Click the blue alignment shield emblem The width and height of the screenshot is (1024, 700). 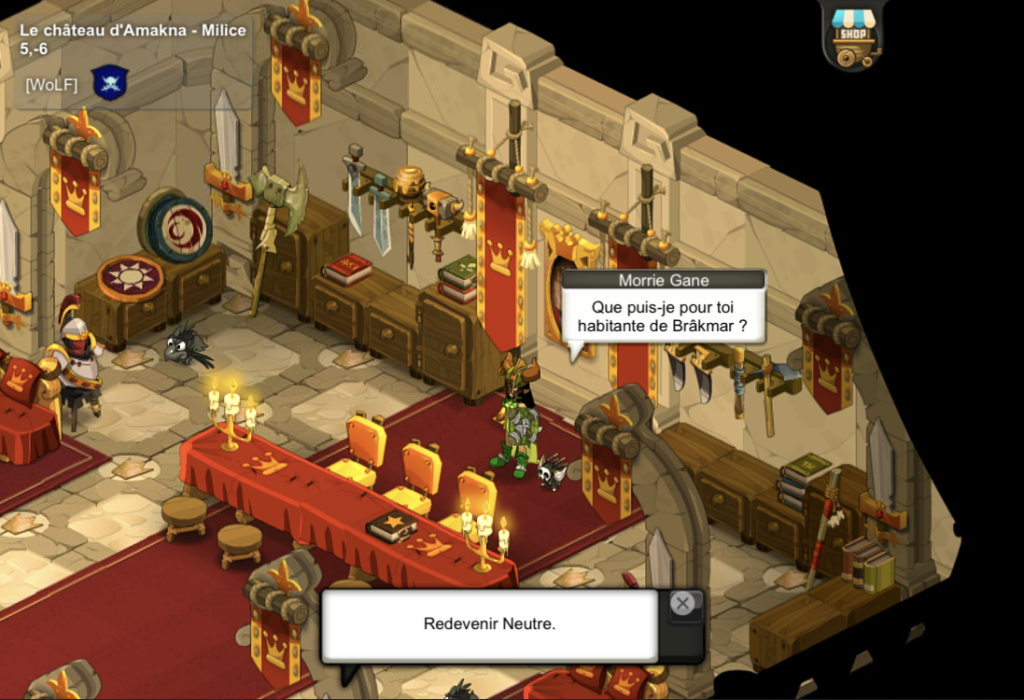[x=110, y=82]
